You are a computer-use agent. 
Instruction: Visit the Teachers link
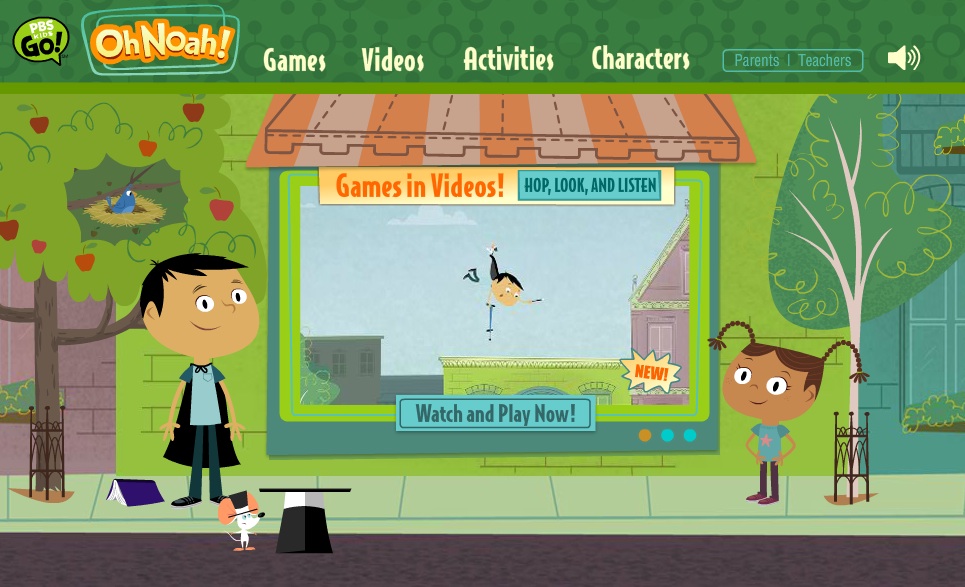[x=825, y=60]
